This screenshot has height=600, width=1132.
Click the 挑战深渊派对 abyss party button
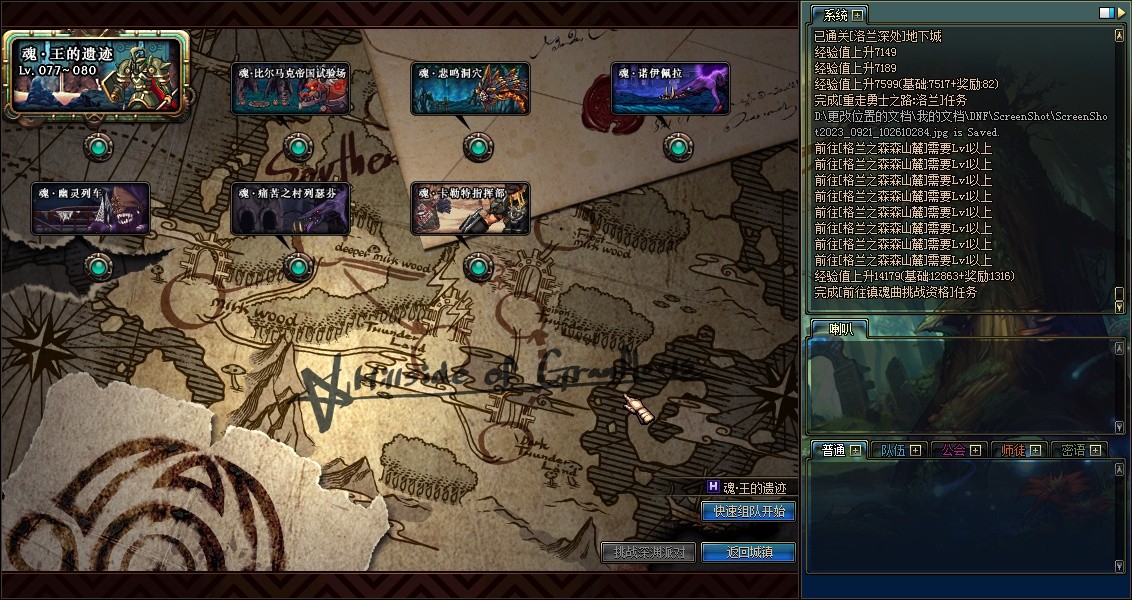(x=648, y=552)
